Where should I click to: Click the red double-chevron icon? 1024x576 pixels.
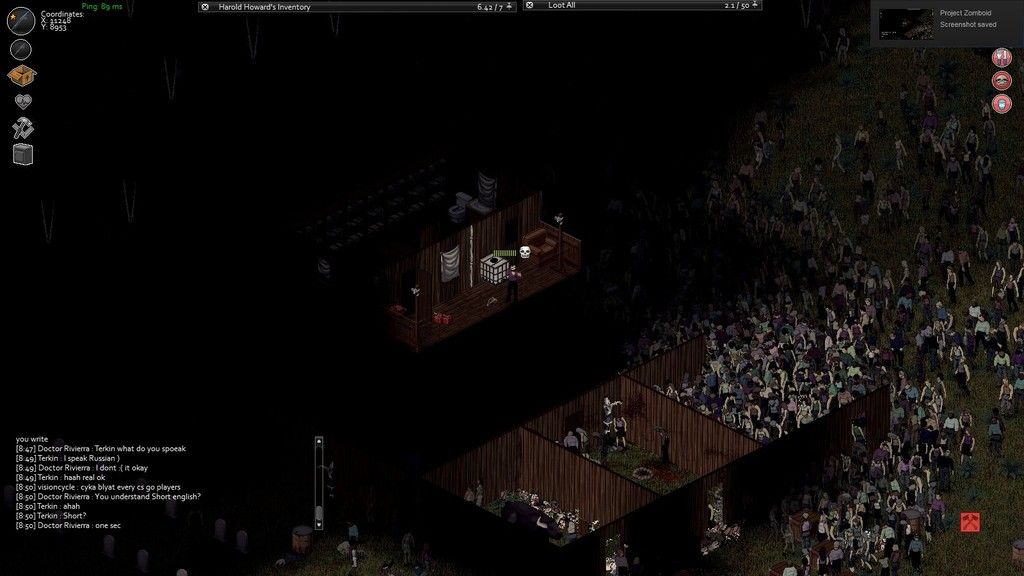pos(970,522)
